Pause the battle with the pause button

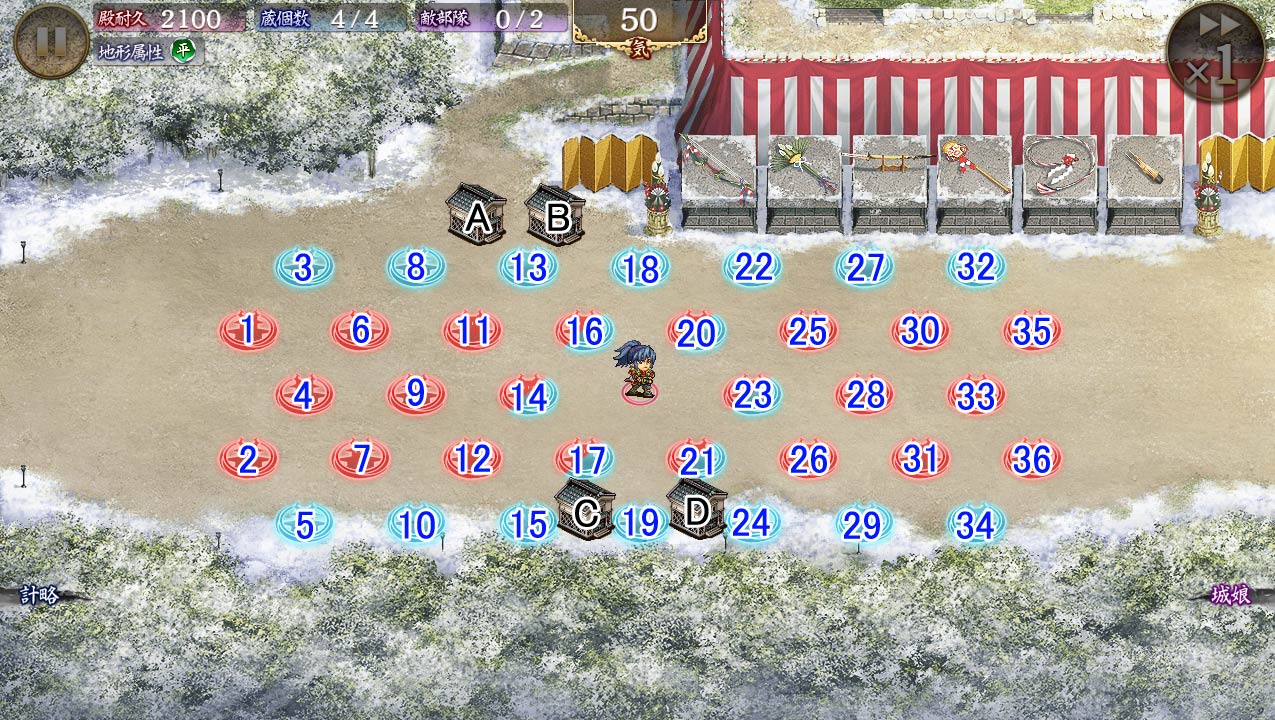(x=51, y=41)
